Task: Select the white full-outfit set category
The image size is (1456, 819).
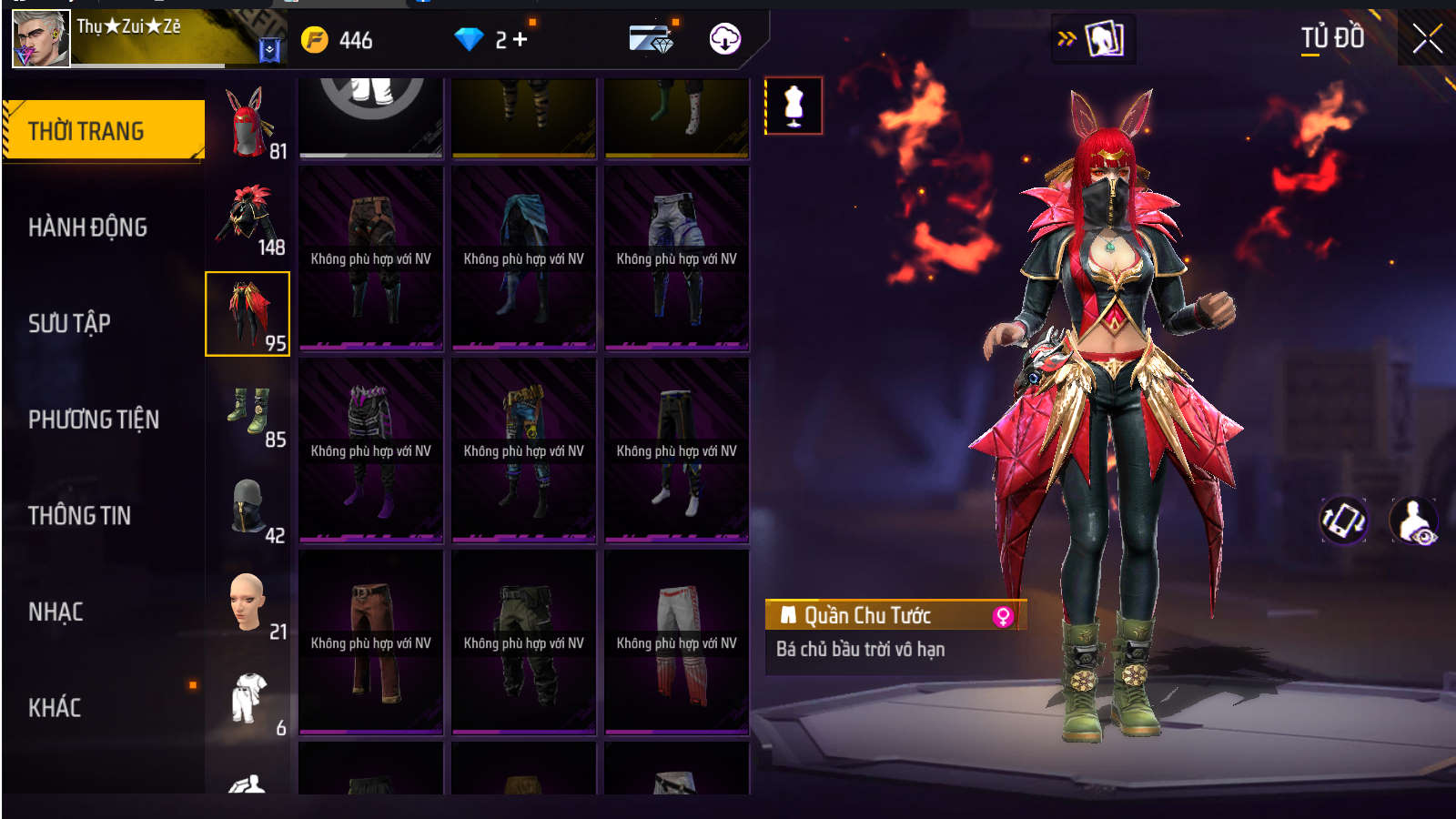Action: (248, 700)
